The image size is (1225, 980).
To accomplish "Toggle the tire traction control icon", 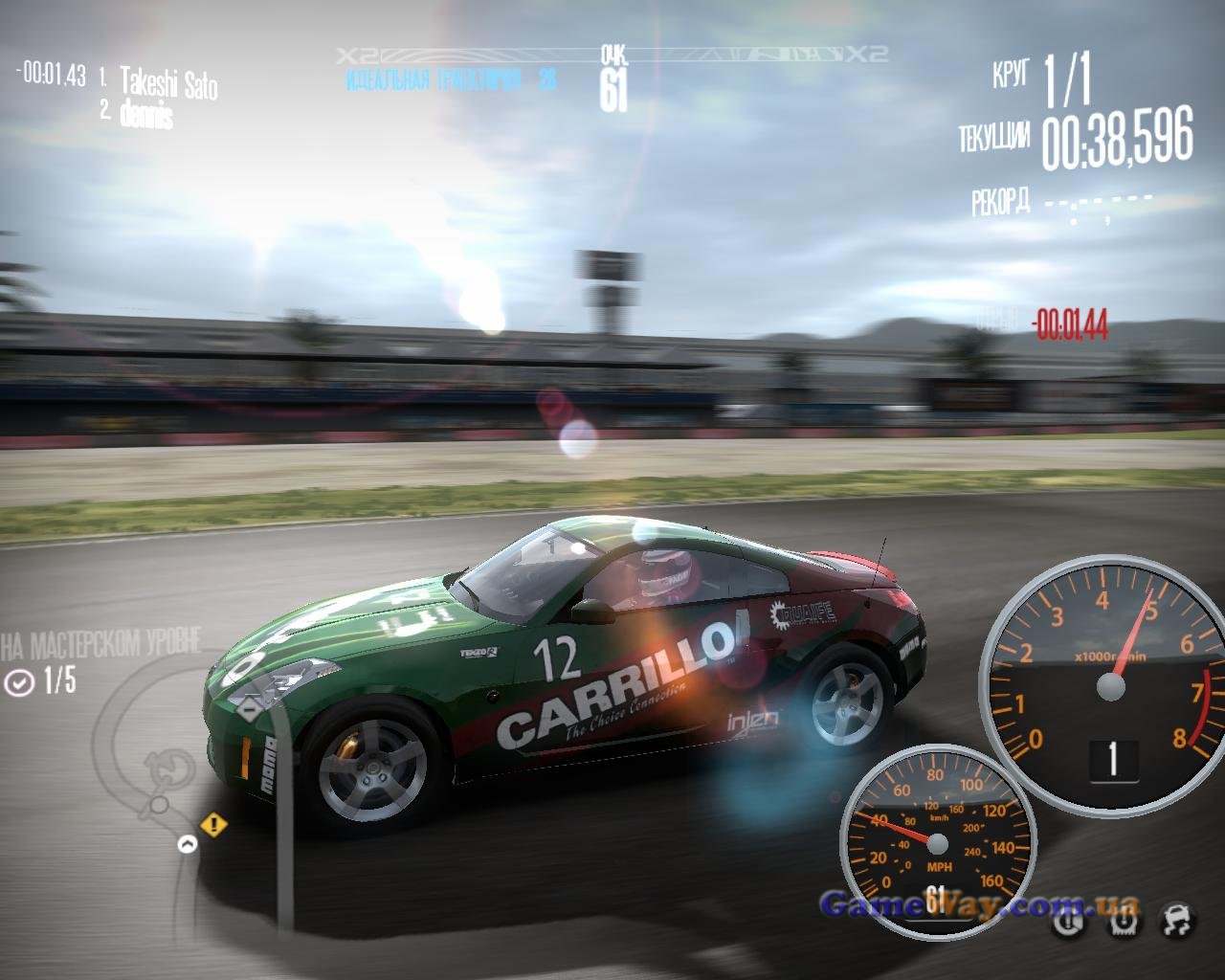I will coord(1123,922).
